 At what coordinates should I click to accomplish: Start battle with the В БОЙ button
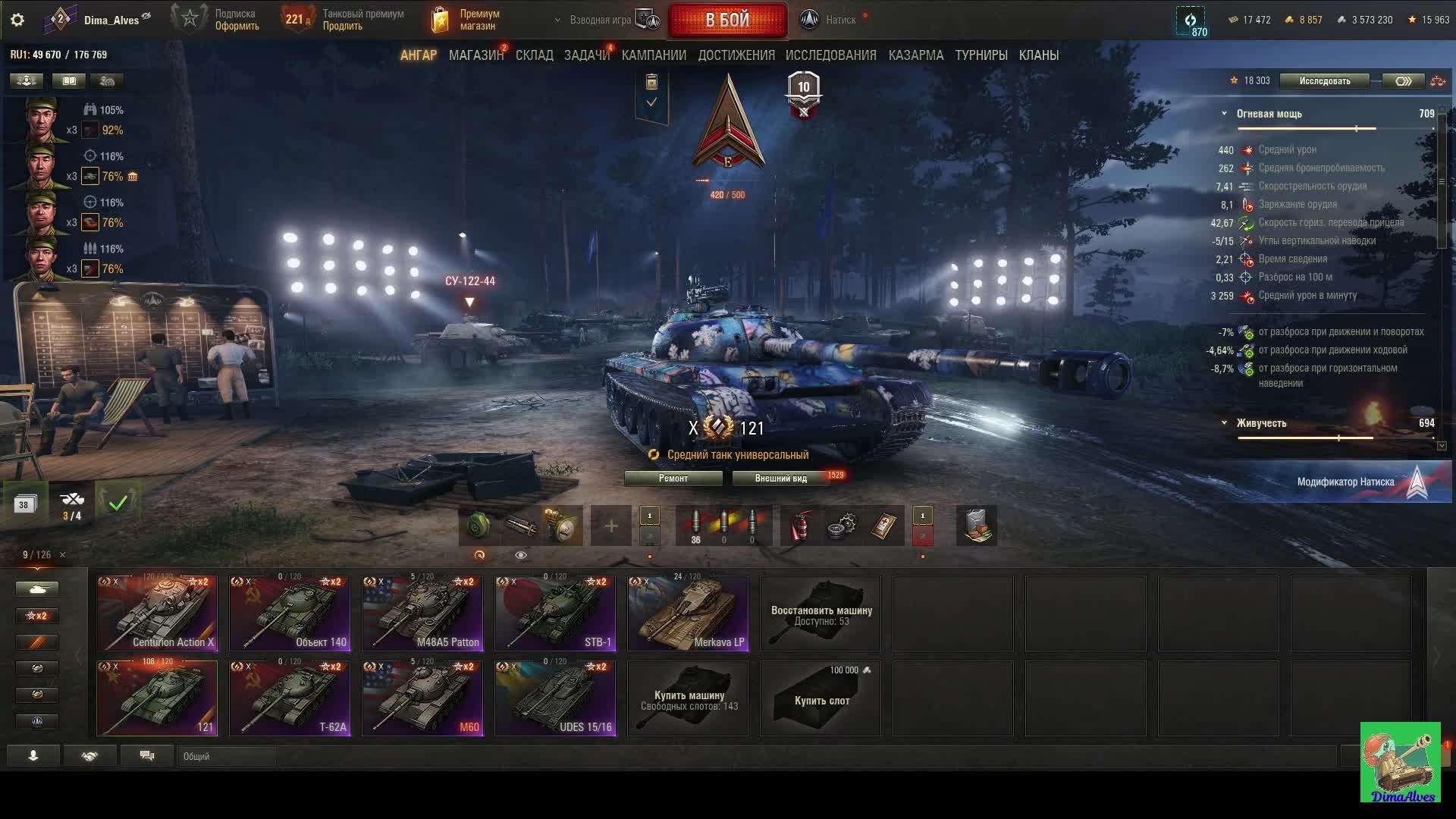click(726, 20)
